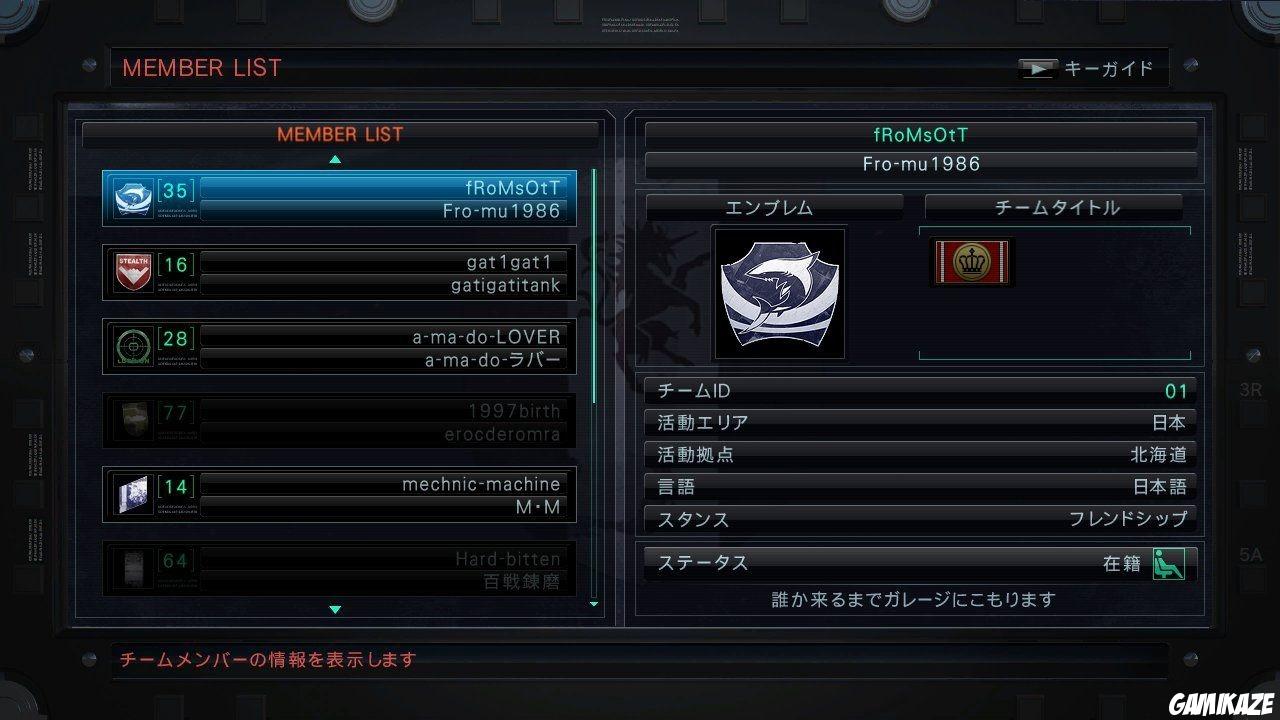Click Hard-bitten's emblem icon
The image size is (1280, 720).
[135, 570]
